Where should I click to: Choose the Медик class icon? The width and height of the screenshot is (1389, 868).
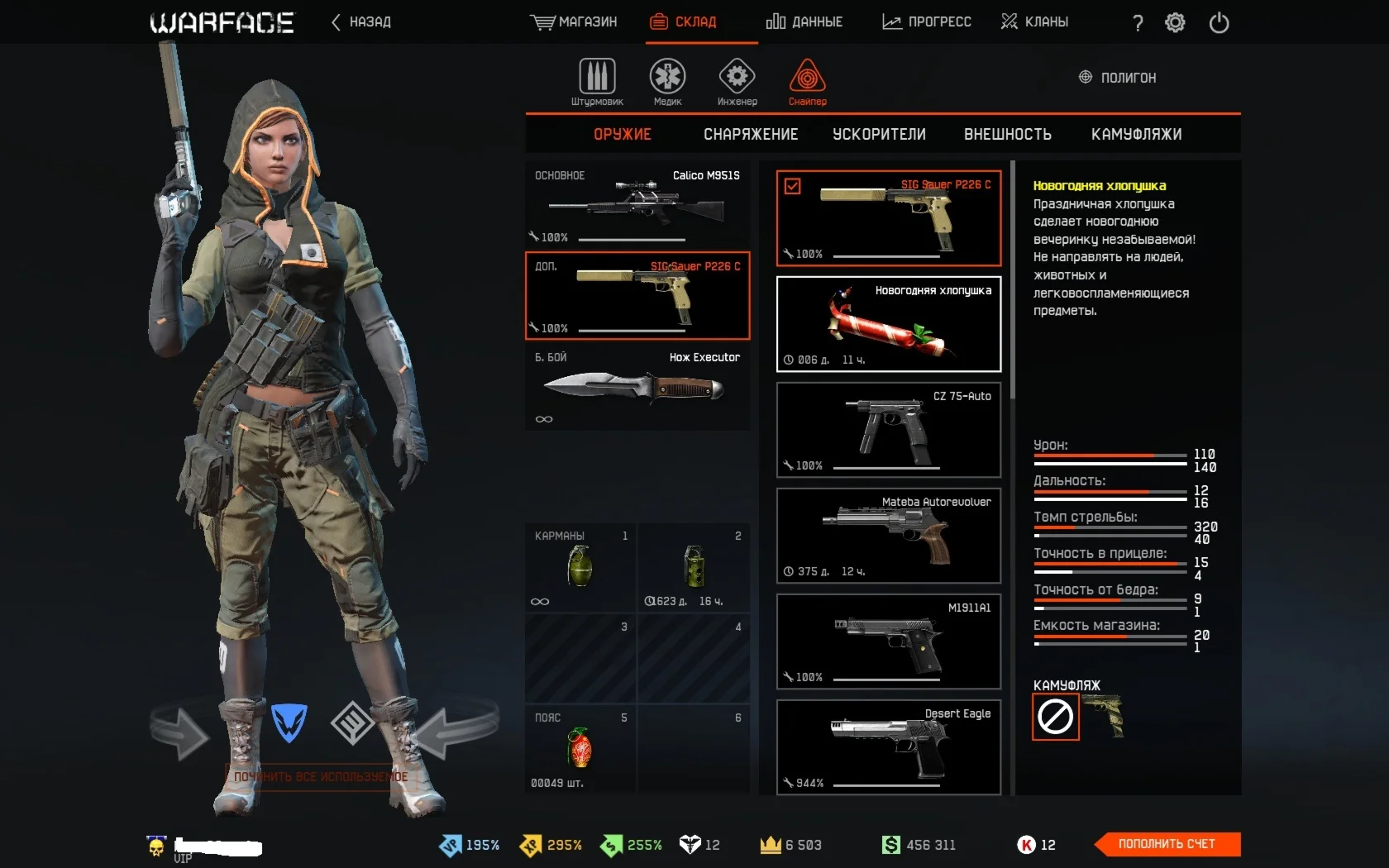[667, 83]
